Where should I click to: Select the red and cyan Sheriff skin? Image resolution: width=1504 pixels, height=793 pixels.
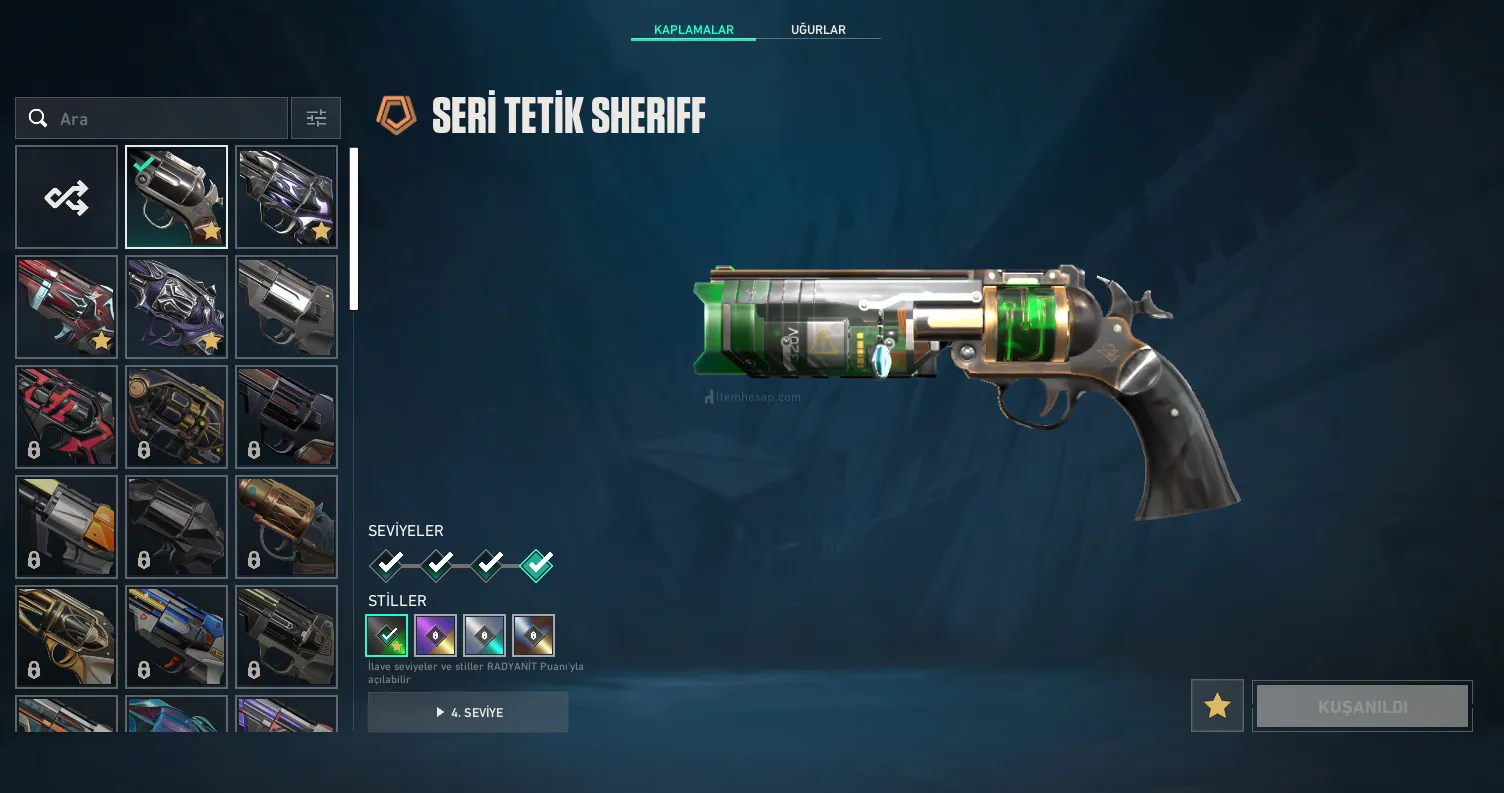click(67, 307)
